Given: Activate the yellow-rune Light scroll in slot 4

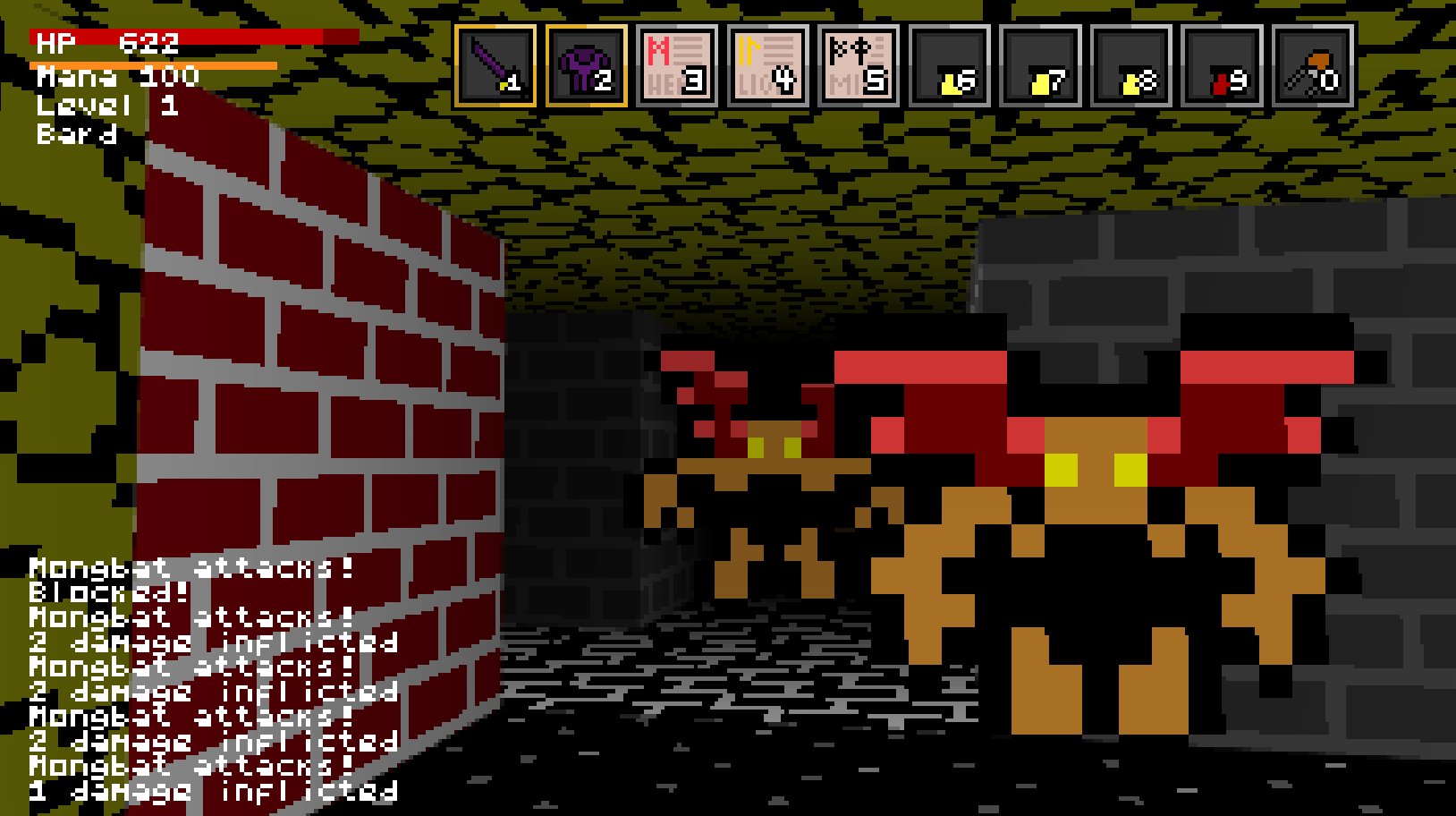Looking at the screenshot, I should click(x=768, y=66).
